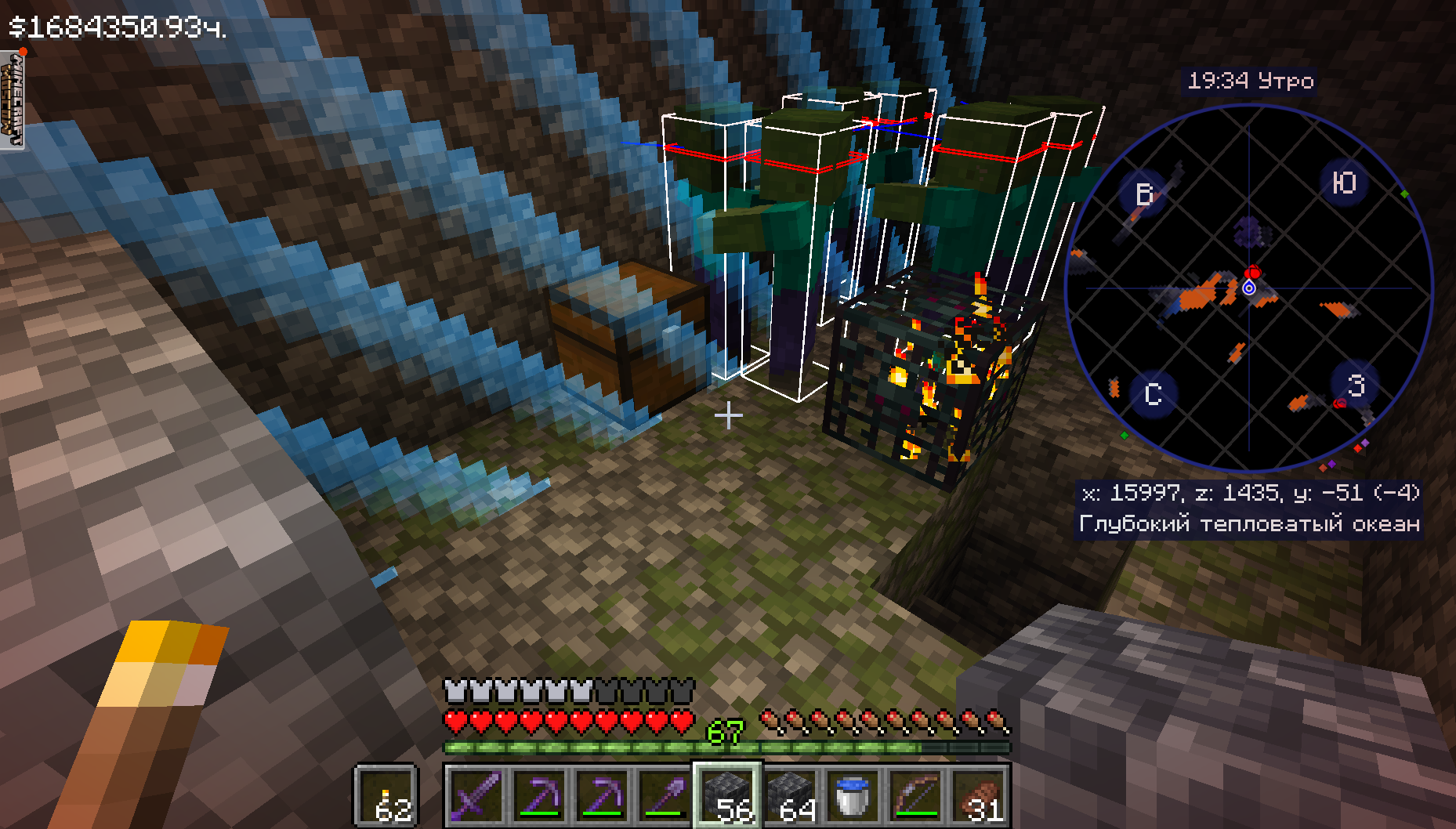Select the water bucket slot
The height and width of the screenshot is (829, 1456).
click(x=852, y=795)
